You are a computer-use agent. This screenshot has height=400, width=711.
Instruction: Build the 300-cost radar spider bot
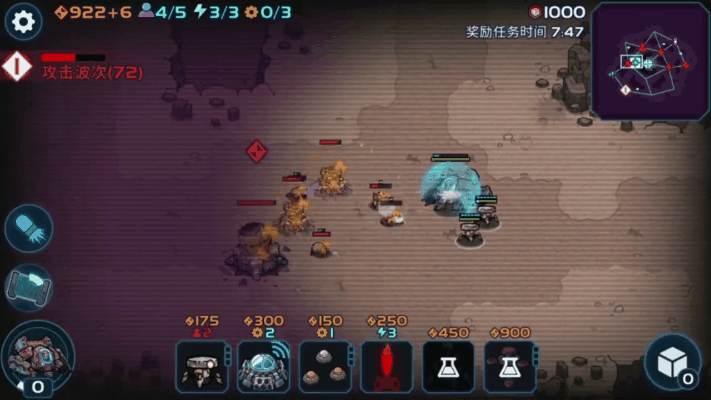[x=263, y=366]
